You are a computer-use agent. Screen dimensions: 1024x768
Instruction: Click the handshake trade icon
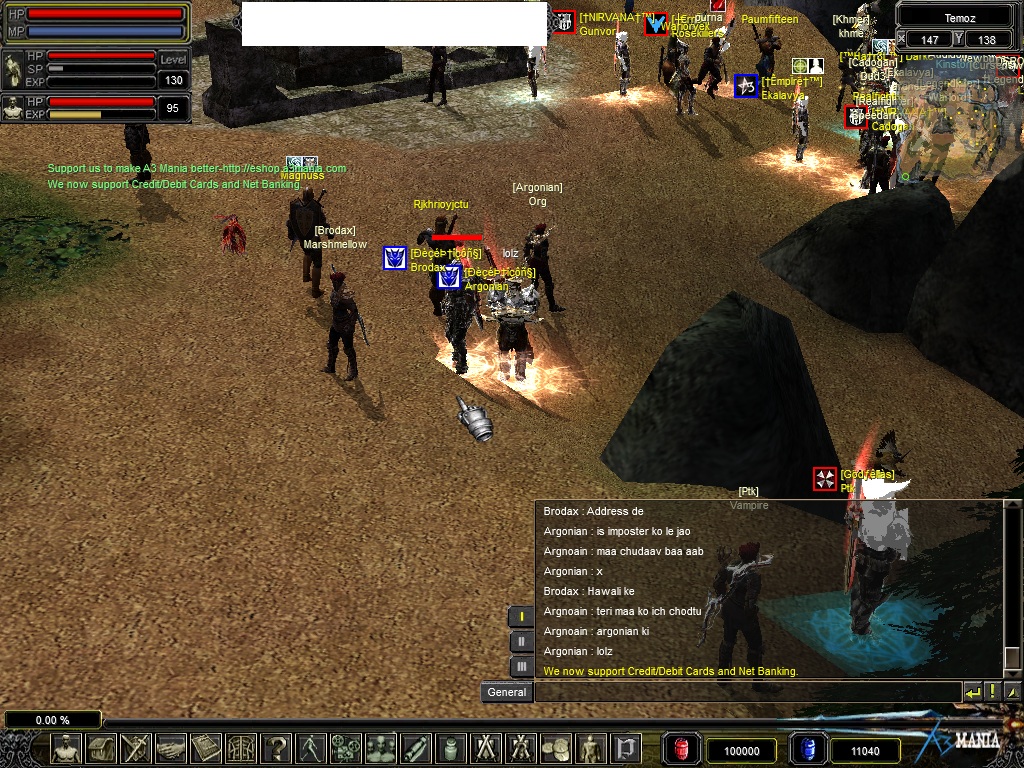click(171, 748)
